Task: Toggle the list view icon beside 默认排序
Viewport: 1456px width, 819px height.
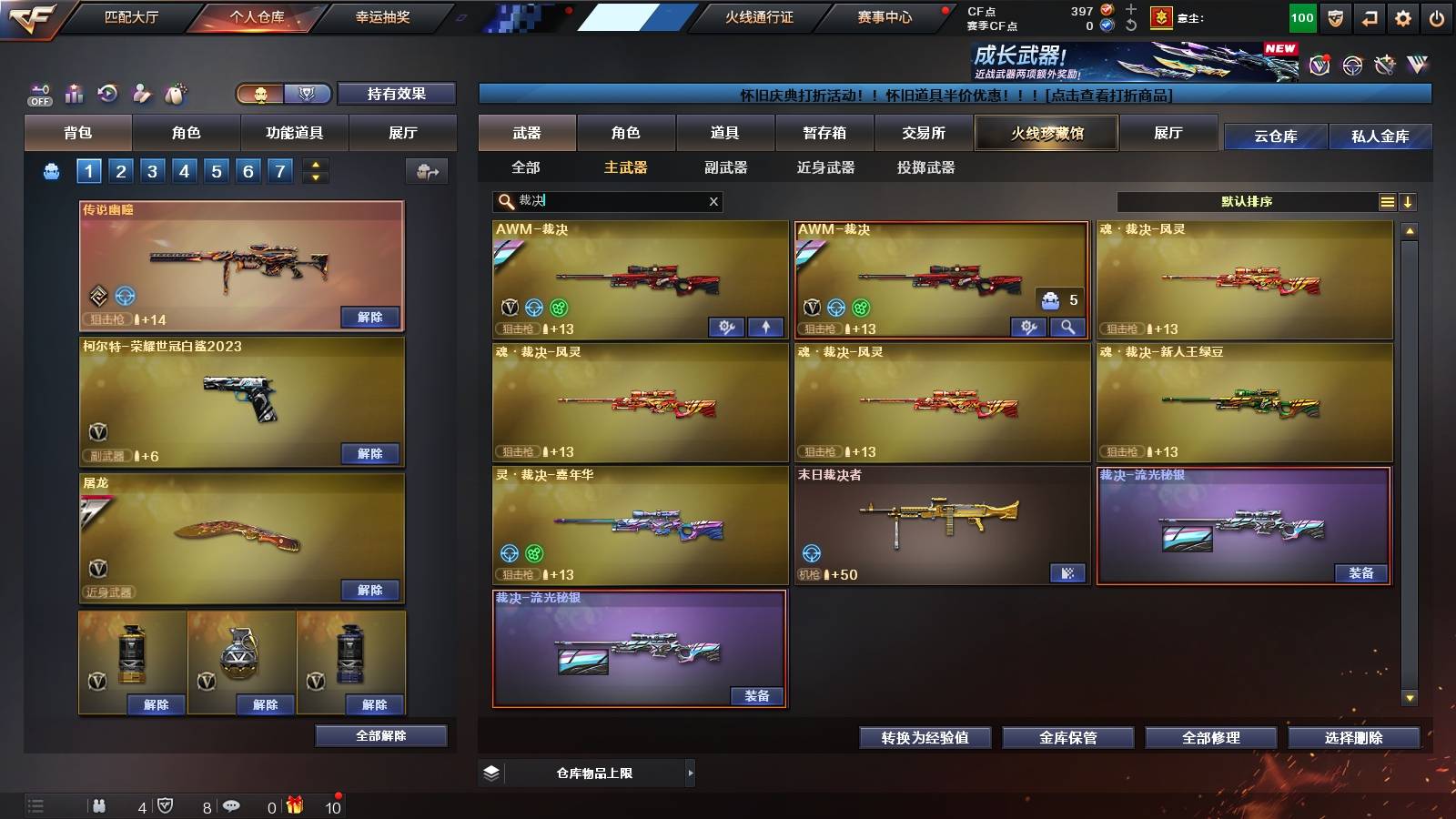Action: 1387,201
